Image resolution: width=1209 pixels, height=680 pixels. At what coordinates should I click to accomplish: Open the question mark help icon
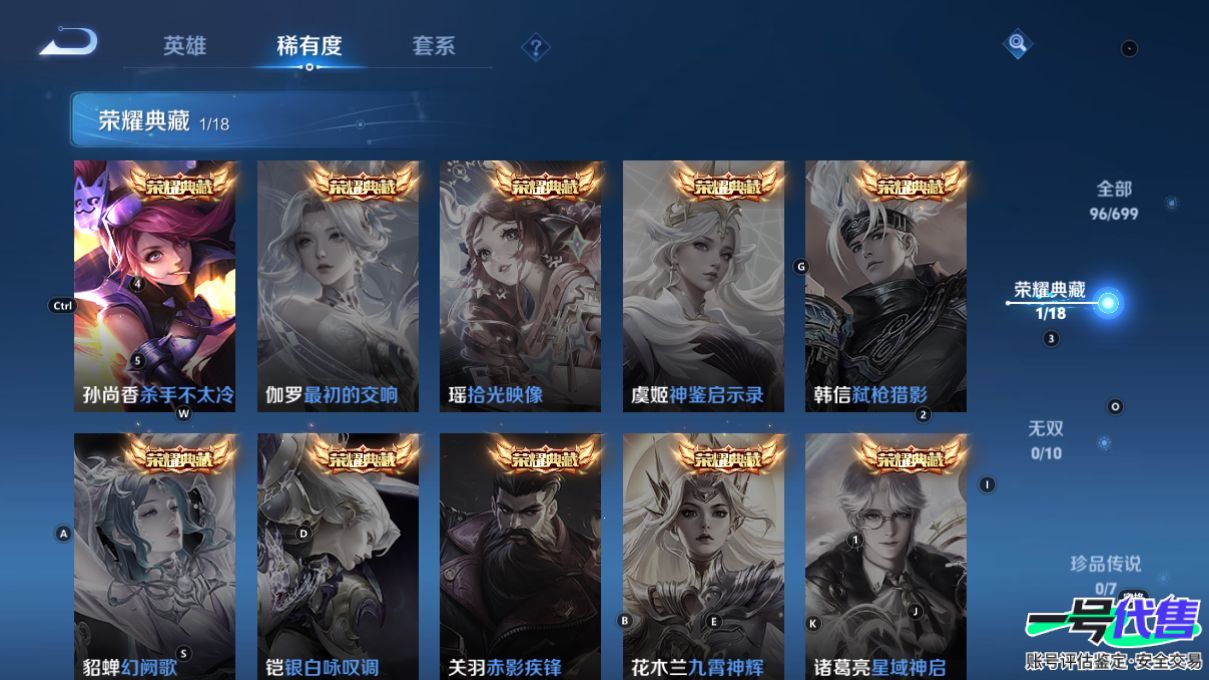click(x=536, y=47)
